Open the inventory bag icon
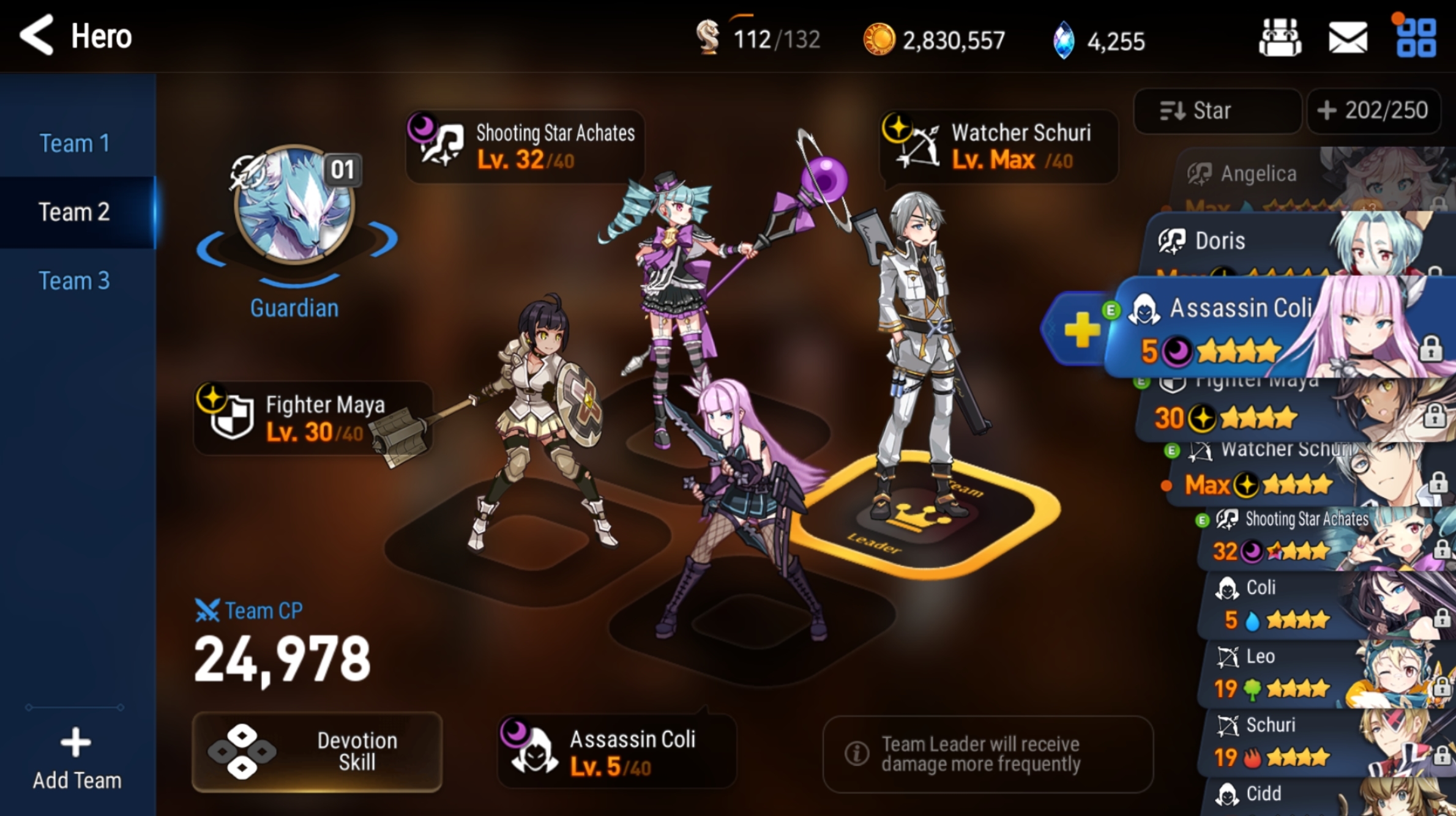This screenshot has width=1456, height=816. point(1279,38)
